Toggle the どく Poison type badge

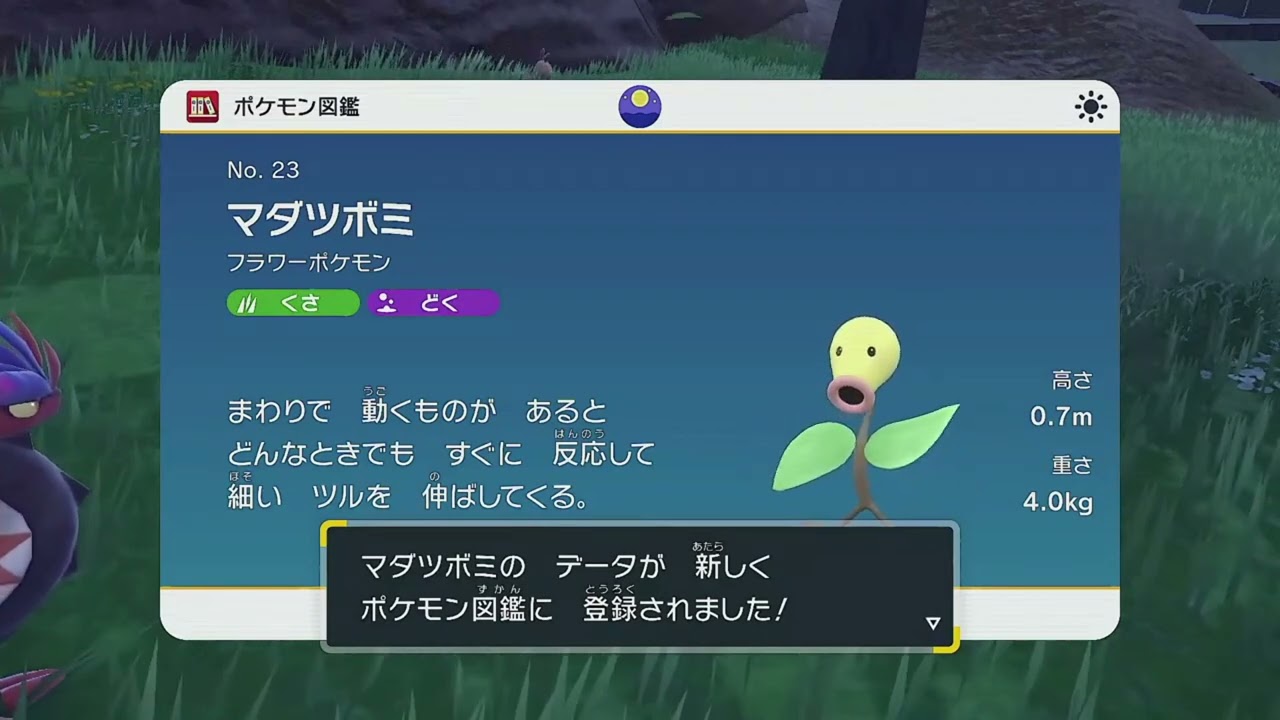click(x=432, y=303)
